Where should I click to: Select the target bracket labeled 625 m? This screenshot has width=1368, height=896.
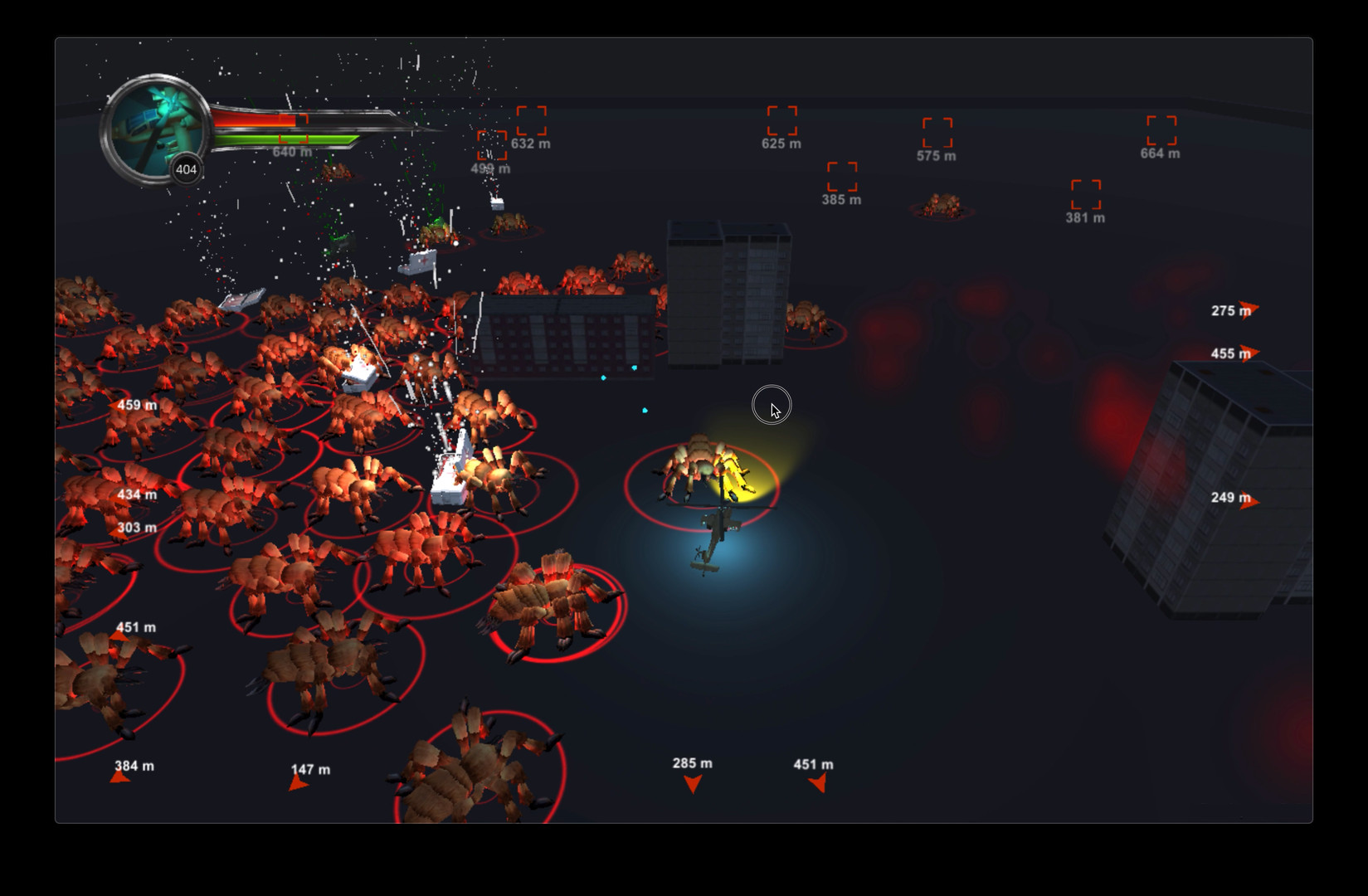tap(780, 121)
